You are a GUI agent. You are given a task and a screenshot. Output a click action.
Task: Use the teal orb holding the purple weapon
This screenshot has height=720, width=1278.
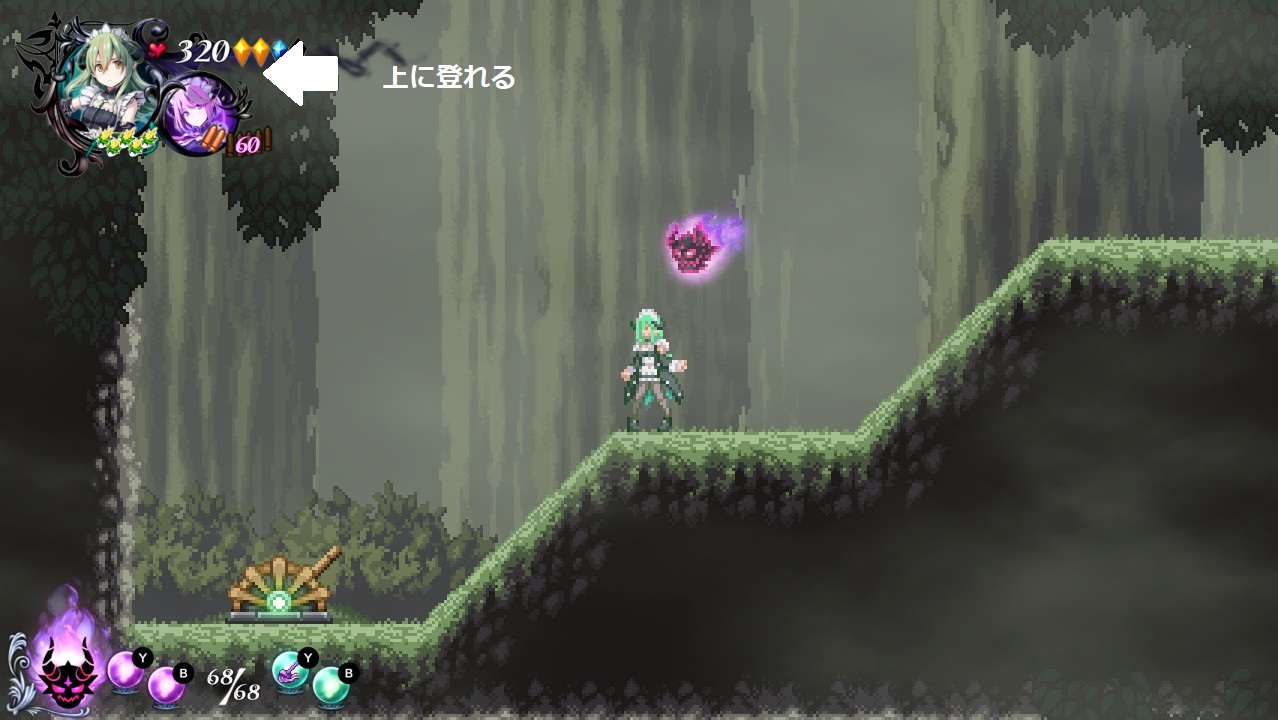click(x=290, y=669)
